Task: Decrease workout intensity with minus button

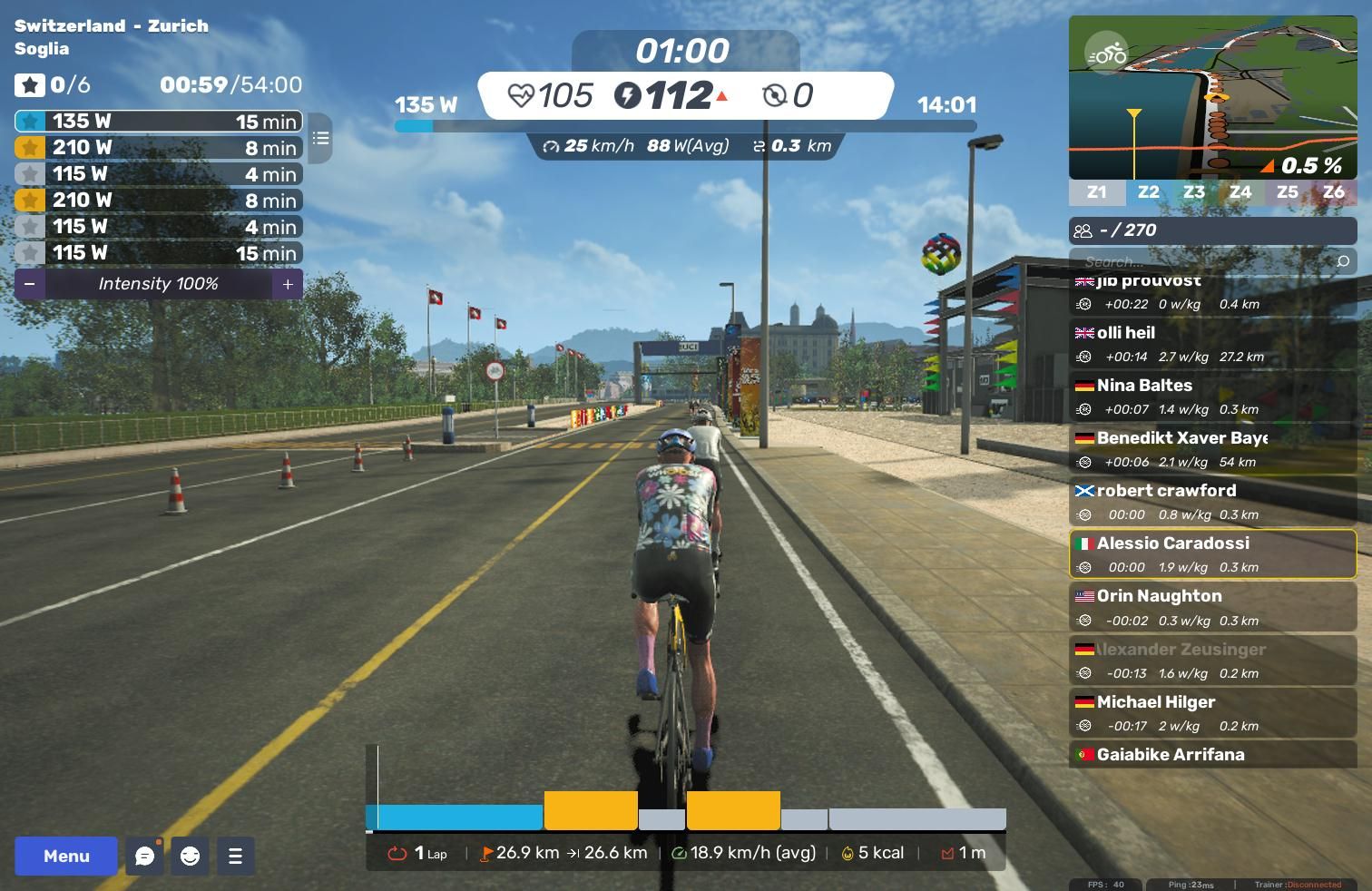Action: 30,284
